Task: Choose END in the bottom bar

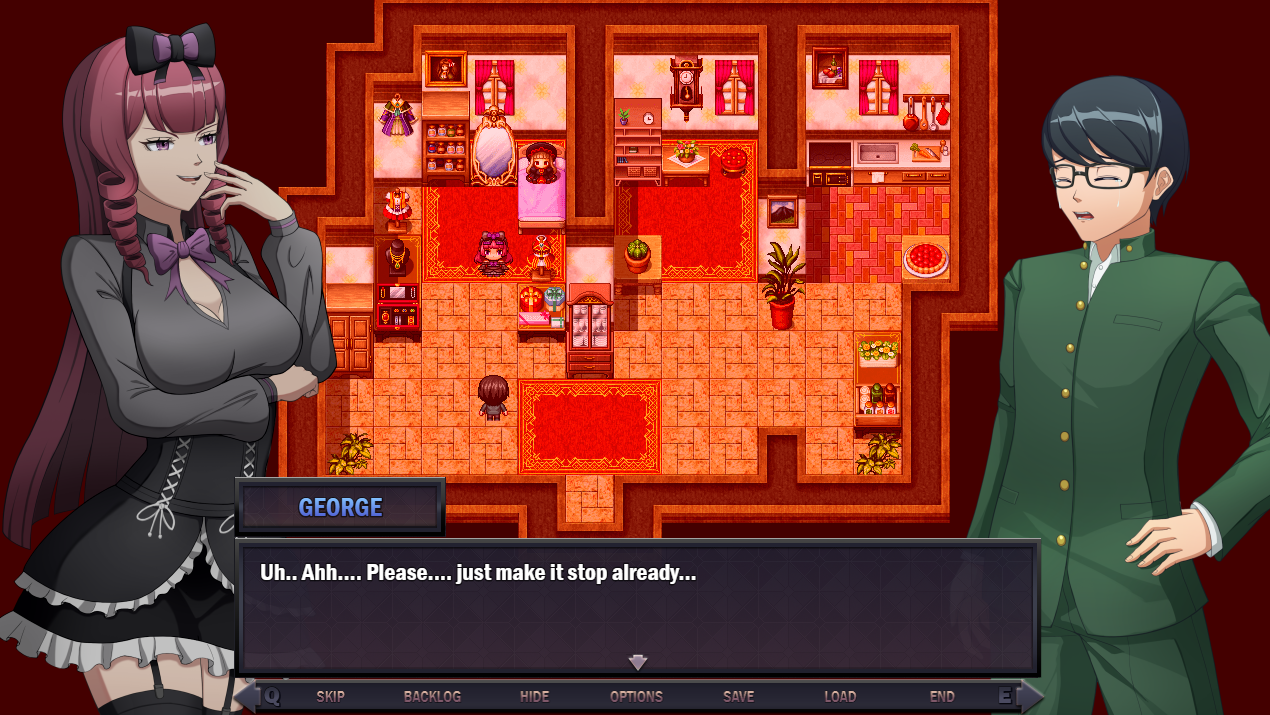Action: click(942, 696)
